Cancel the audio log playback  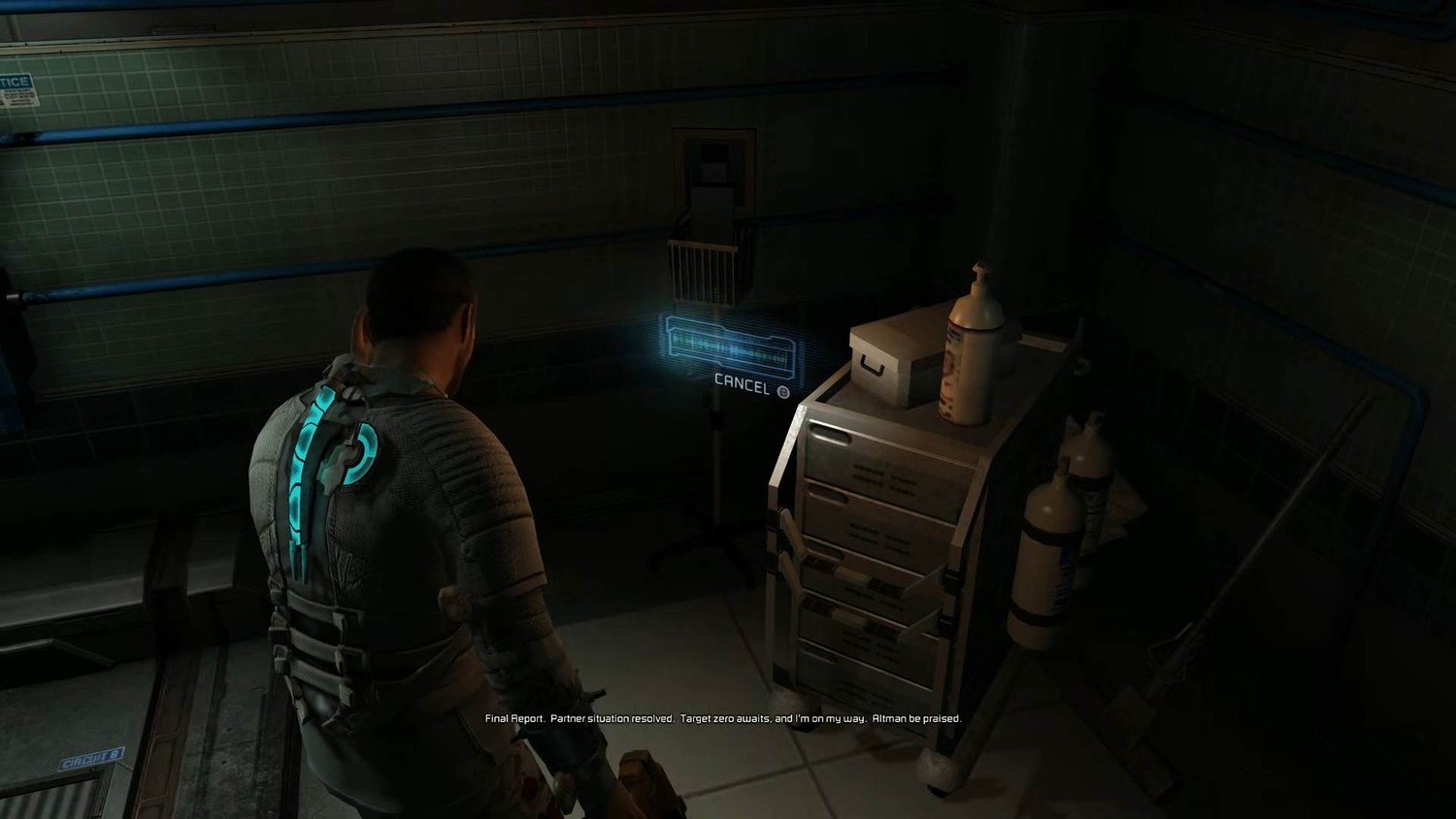(x=752, y=383)
